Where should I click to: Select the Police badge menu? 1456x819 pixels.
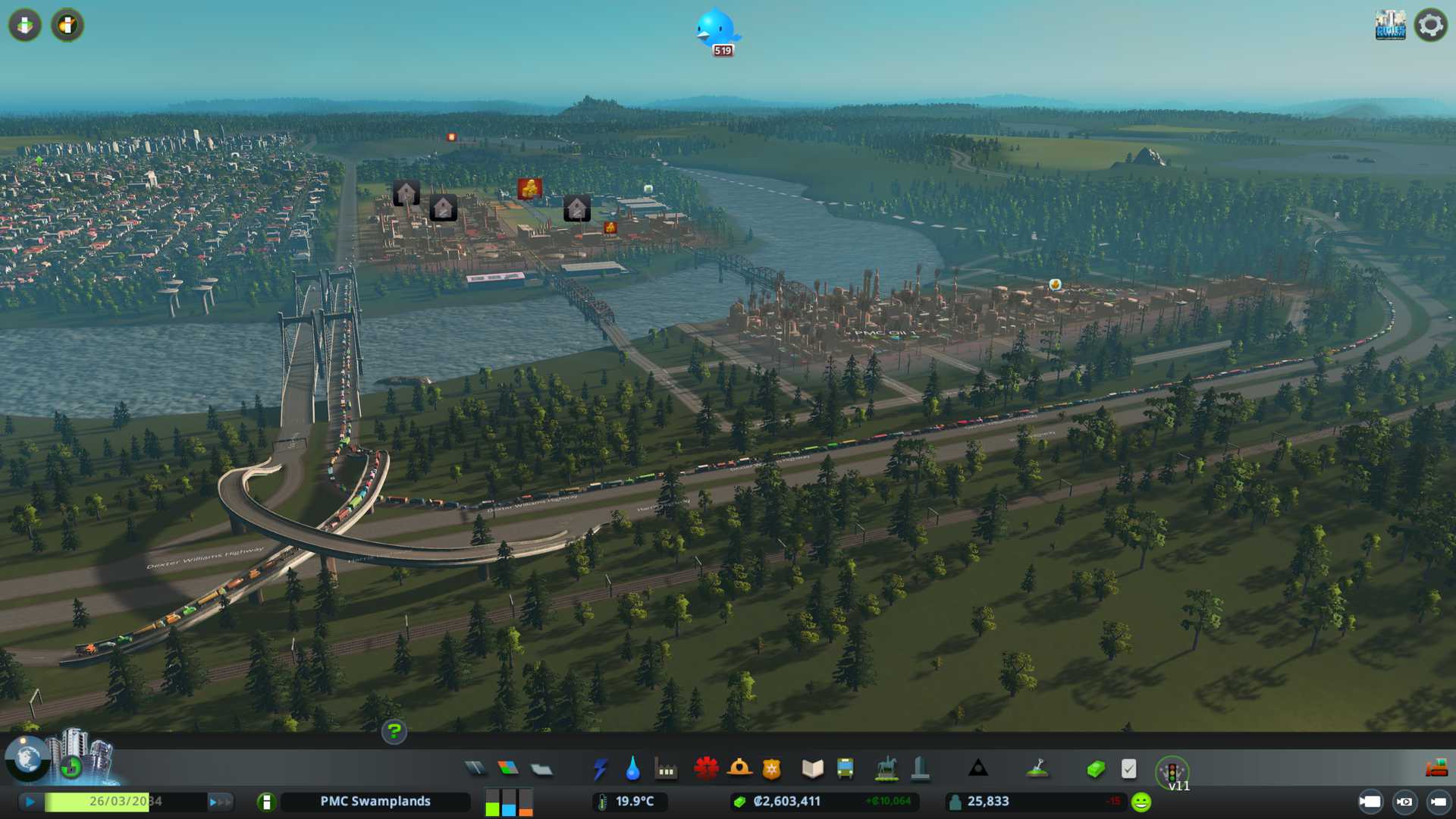pos(772,770)
